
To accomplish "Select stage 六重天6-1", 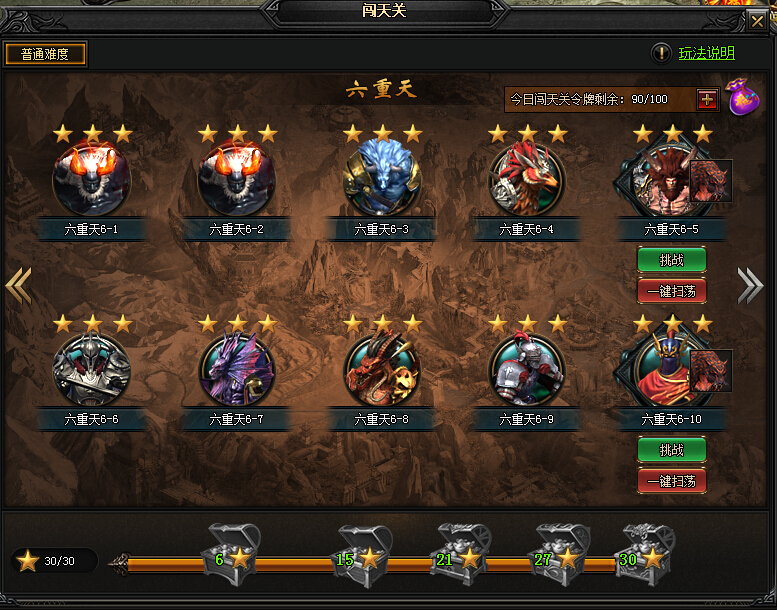I will (91, 180).
